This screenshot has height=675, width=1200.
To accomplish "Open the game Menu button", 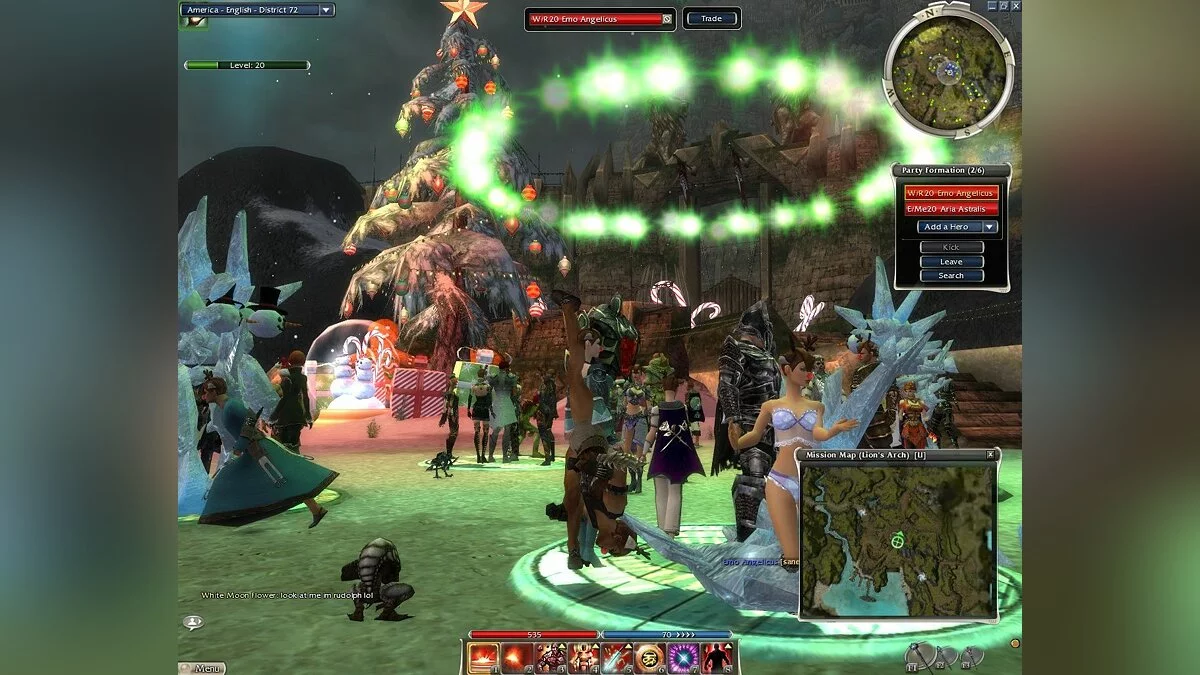I will 203,668.
